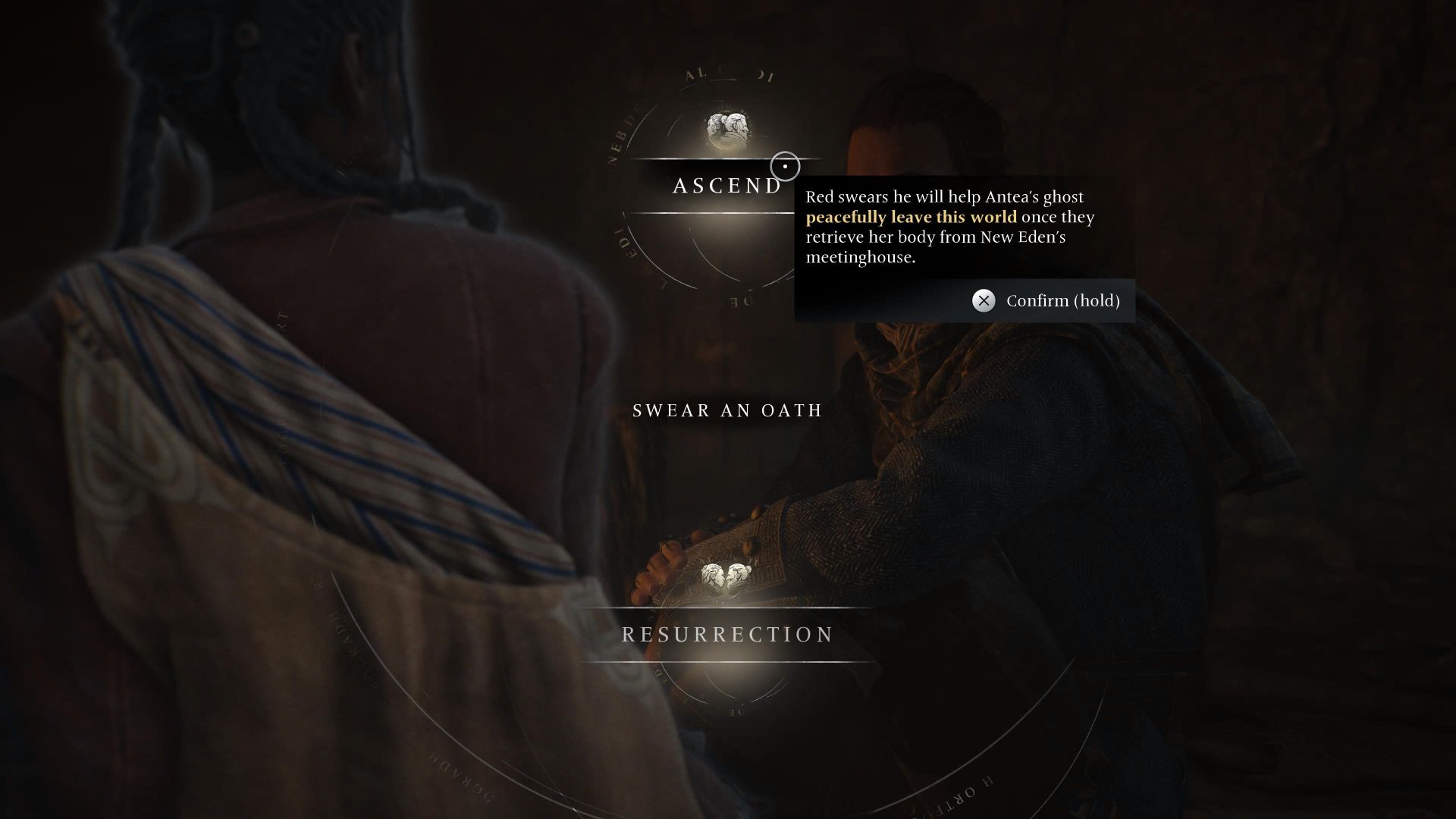1456x819 pixels.
Task: Choose the Ascend oath option
Action: pyautogui.click(x=726, y=184)
